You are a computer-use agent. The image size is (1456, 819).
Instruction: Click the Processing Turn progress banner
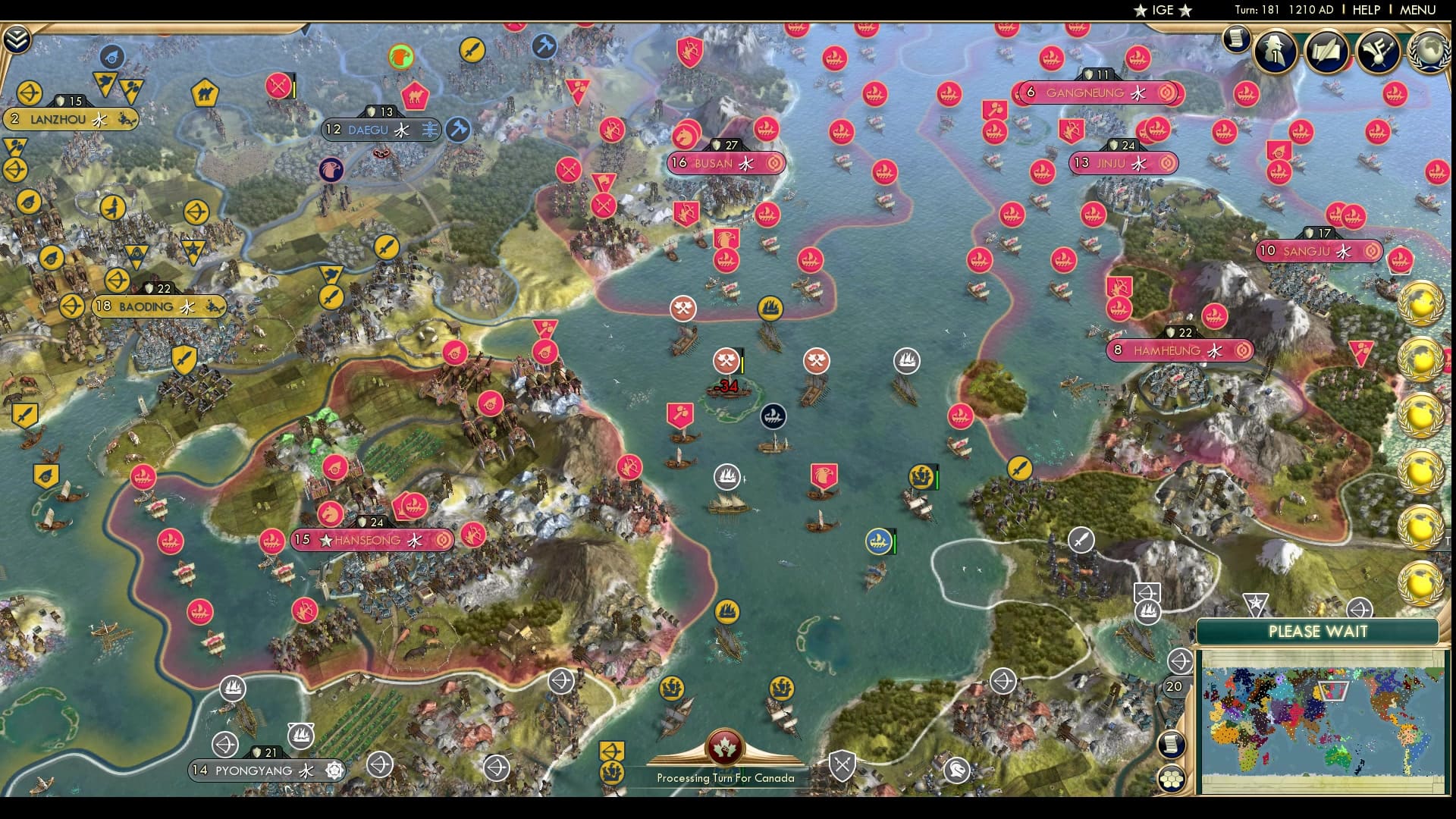724,777
